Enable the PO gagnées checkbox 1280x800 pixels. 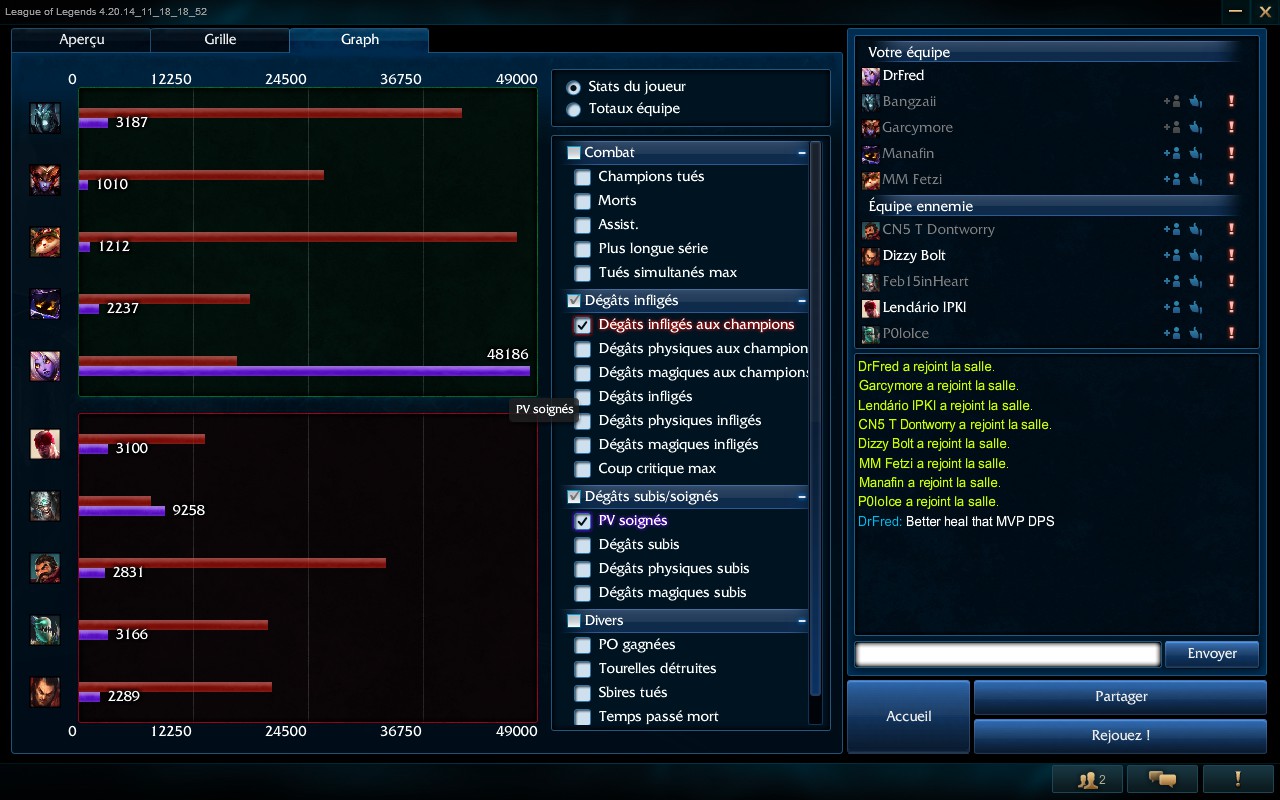(582, 645)
